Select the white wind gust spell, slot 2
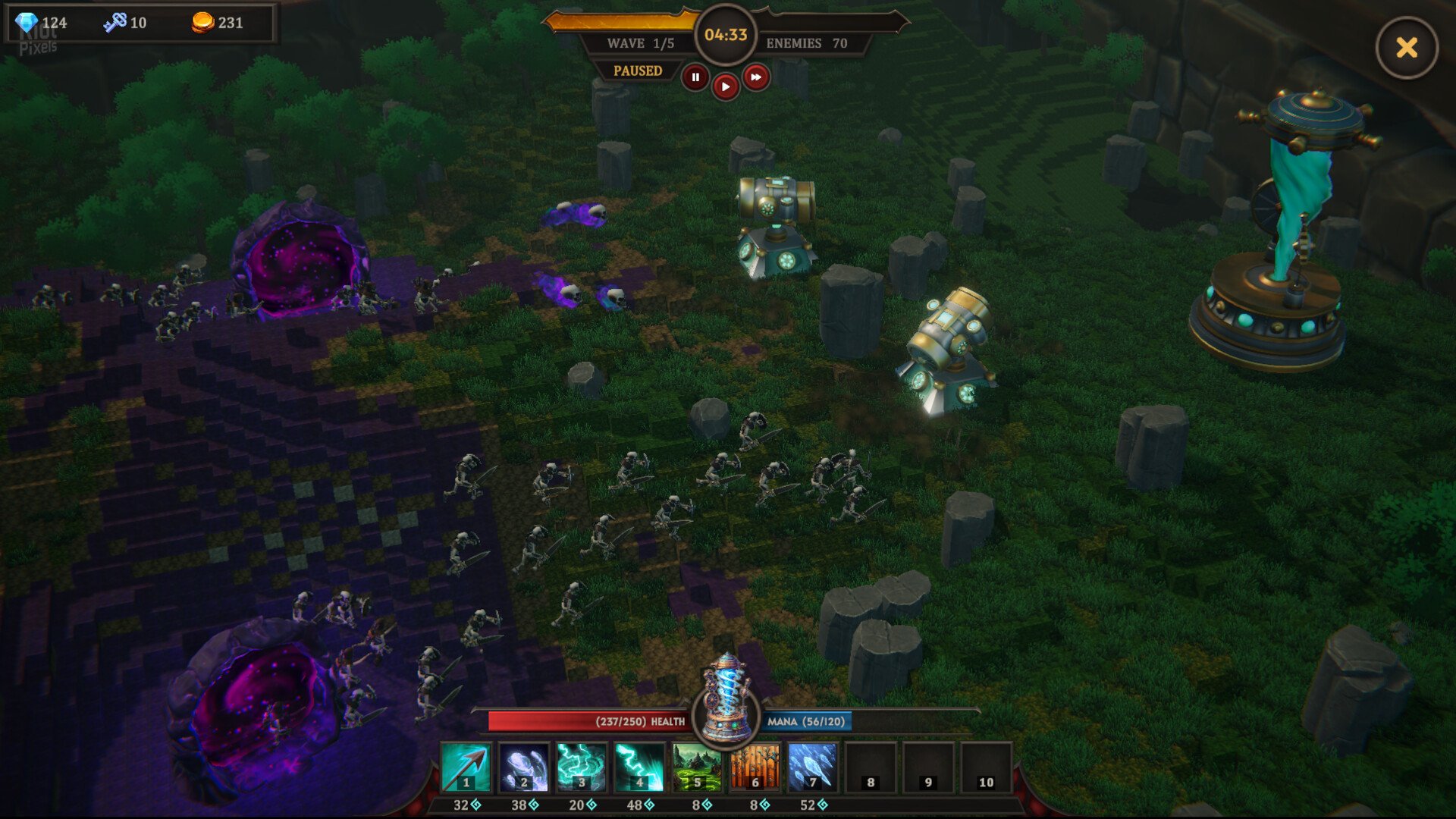The width and height of the screenshot is (1456, 819). (x=523, y=767)
